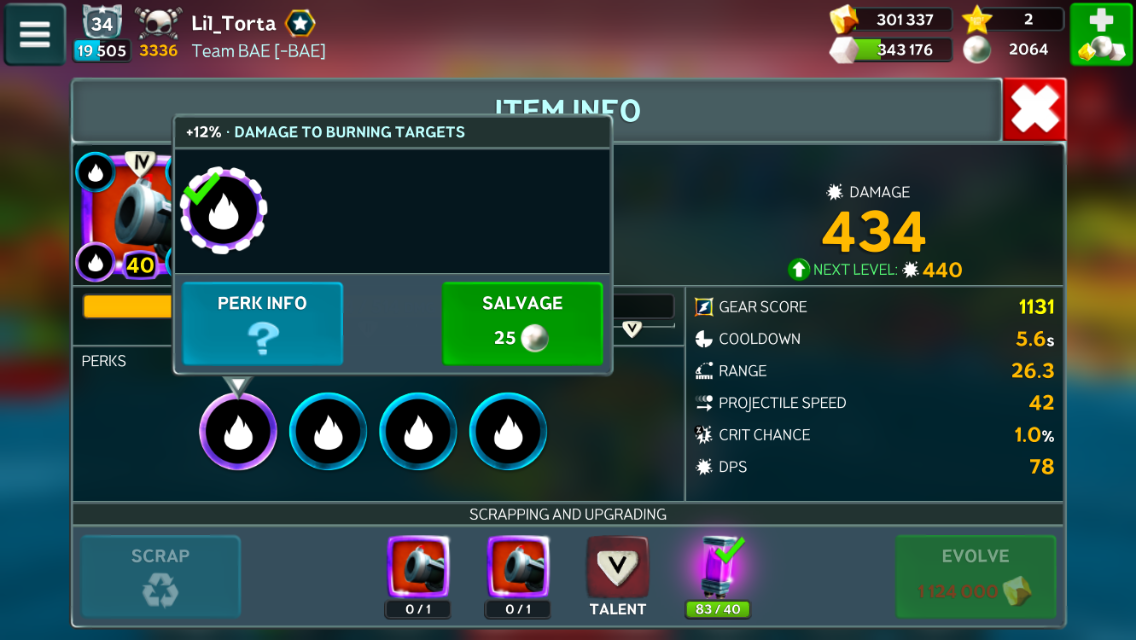Scrap this item
This screenshot has width=1136, height=640.
point(160,576)
